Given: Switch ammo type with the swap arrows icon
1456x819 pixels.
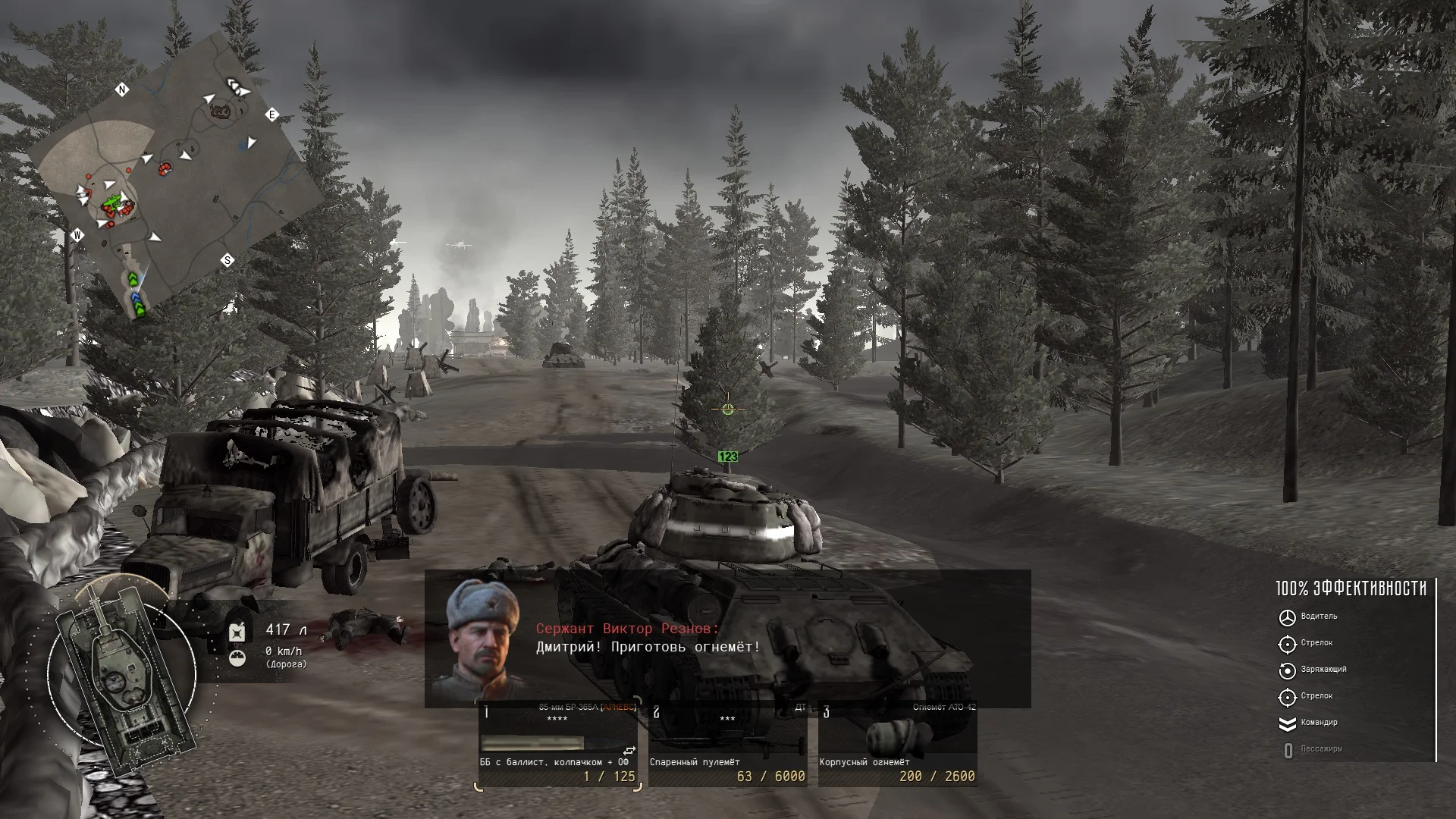Looking at the screenshot, I should 629,751.
